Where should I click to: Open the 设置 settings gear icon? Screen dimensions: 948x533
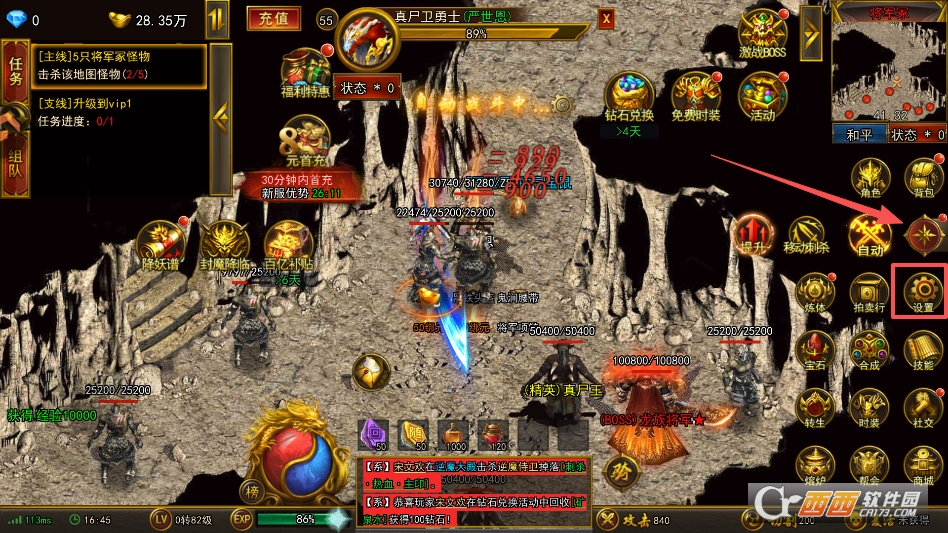point(922,289)
